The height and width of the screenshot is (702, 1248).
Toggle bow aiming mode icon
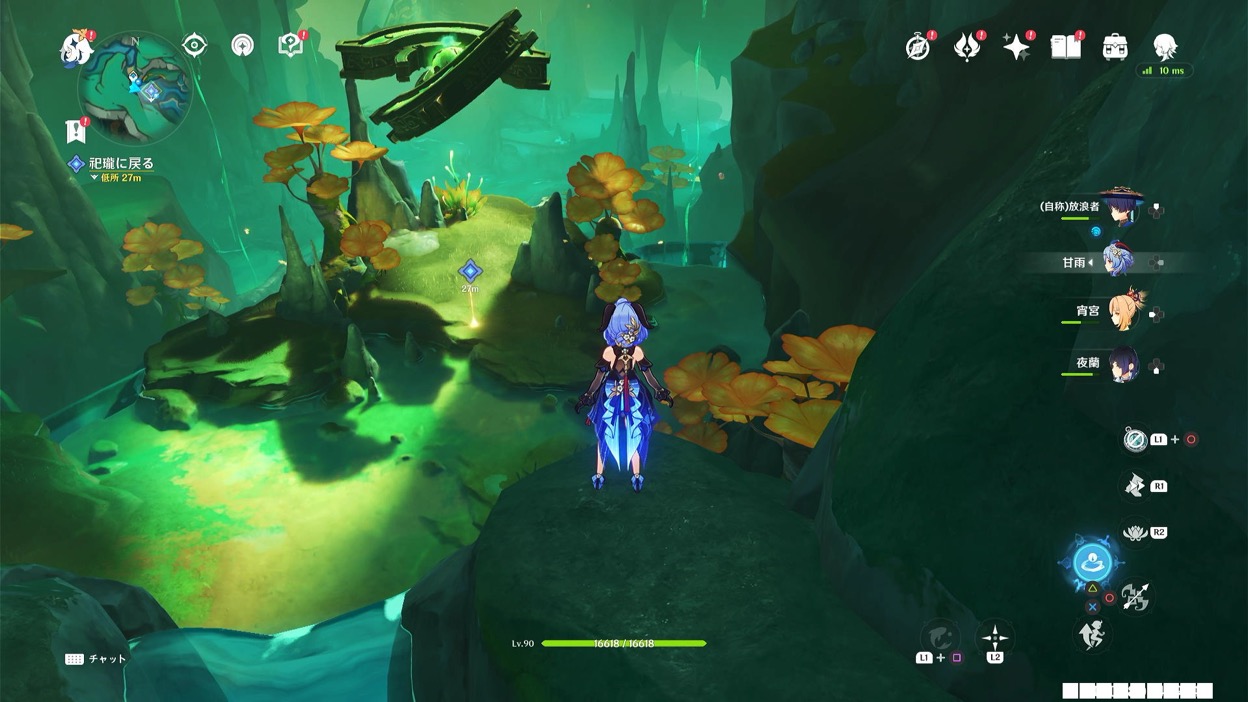(1135, 597)
